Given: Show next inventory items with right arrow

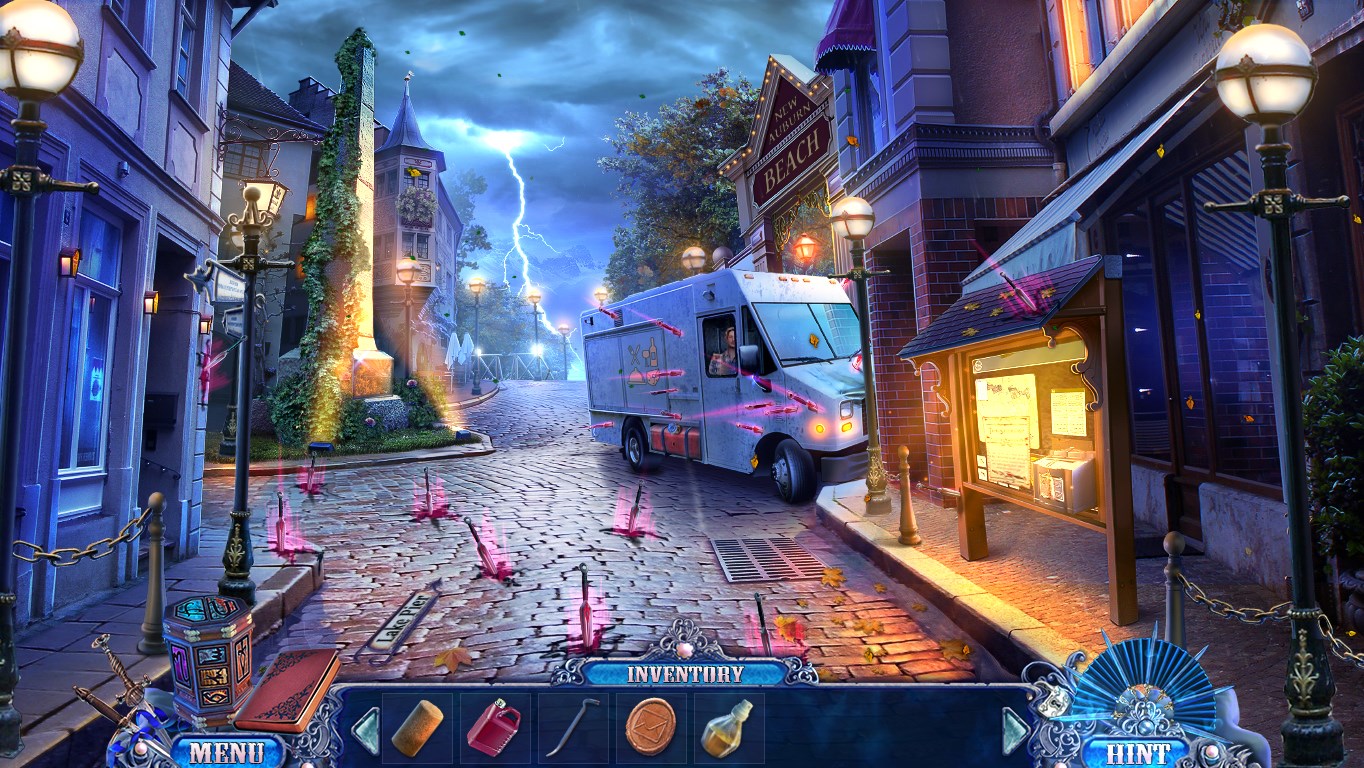Looking at the screenshot, I should 1016,729.
